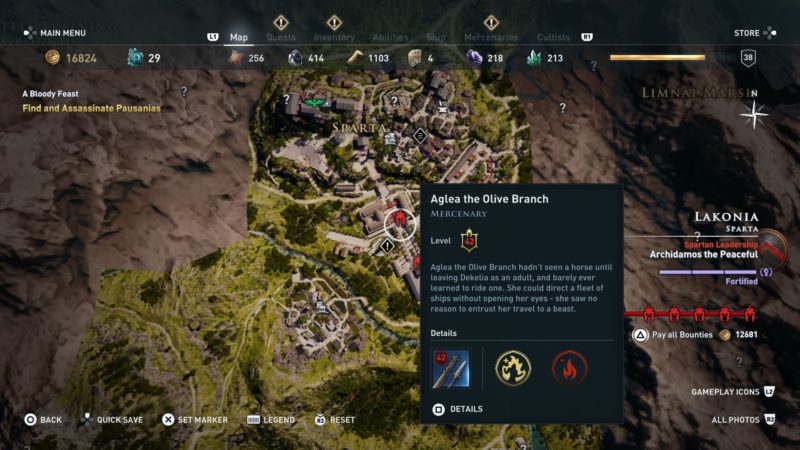Show Details for Aglea the Olive Branch
The height and width of the screenshot is (450, 800).
point(458,409)
